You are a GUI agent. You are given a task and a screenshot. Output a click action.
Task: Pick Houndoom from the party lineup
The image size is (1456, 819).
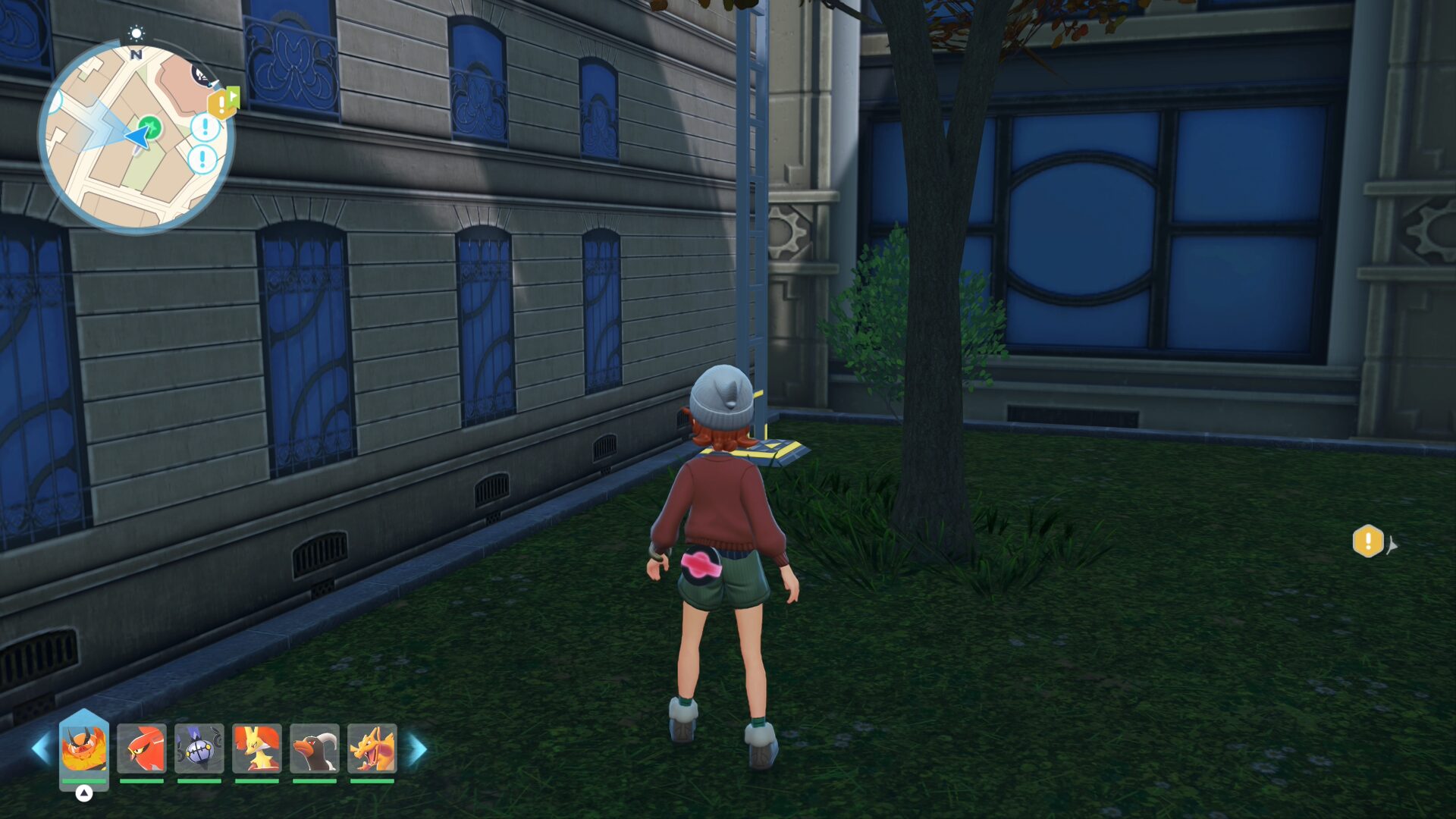point(315,748)
